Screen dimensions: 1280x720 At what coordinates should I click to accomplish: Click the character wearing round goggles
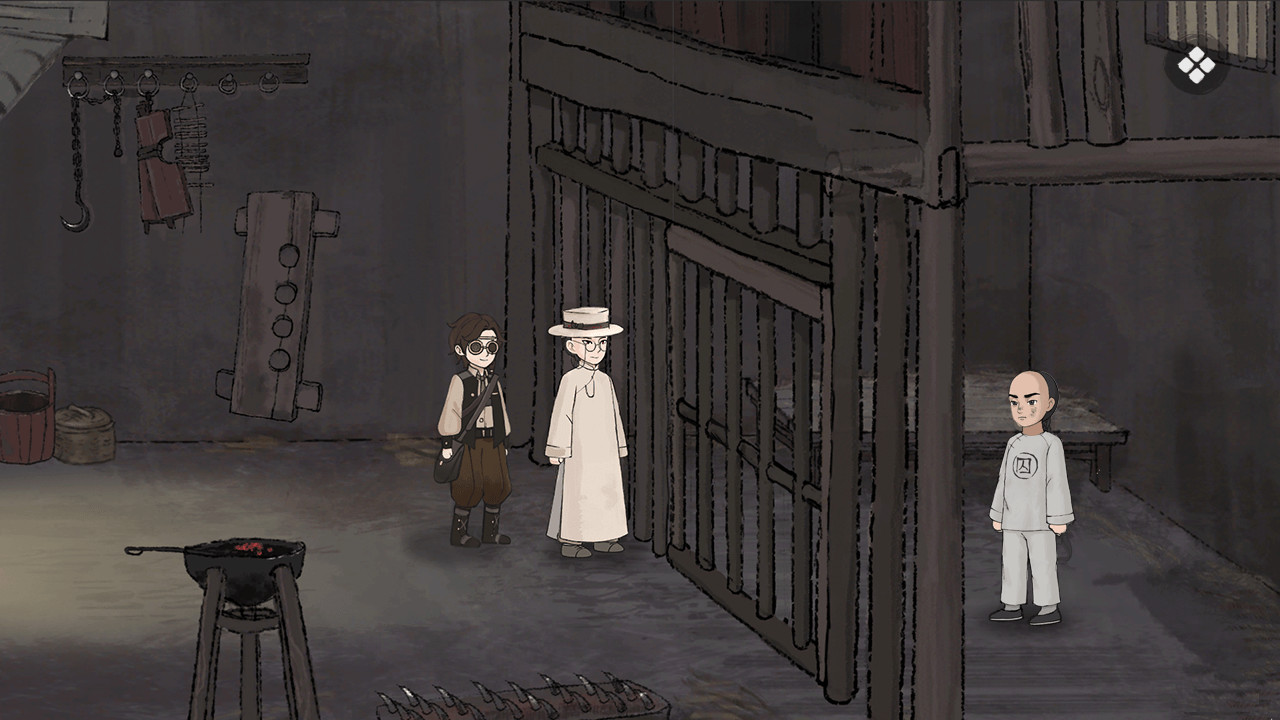475,430
